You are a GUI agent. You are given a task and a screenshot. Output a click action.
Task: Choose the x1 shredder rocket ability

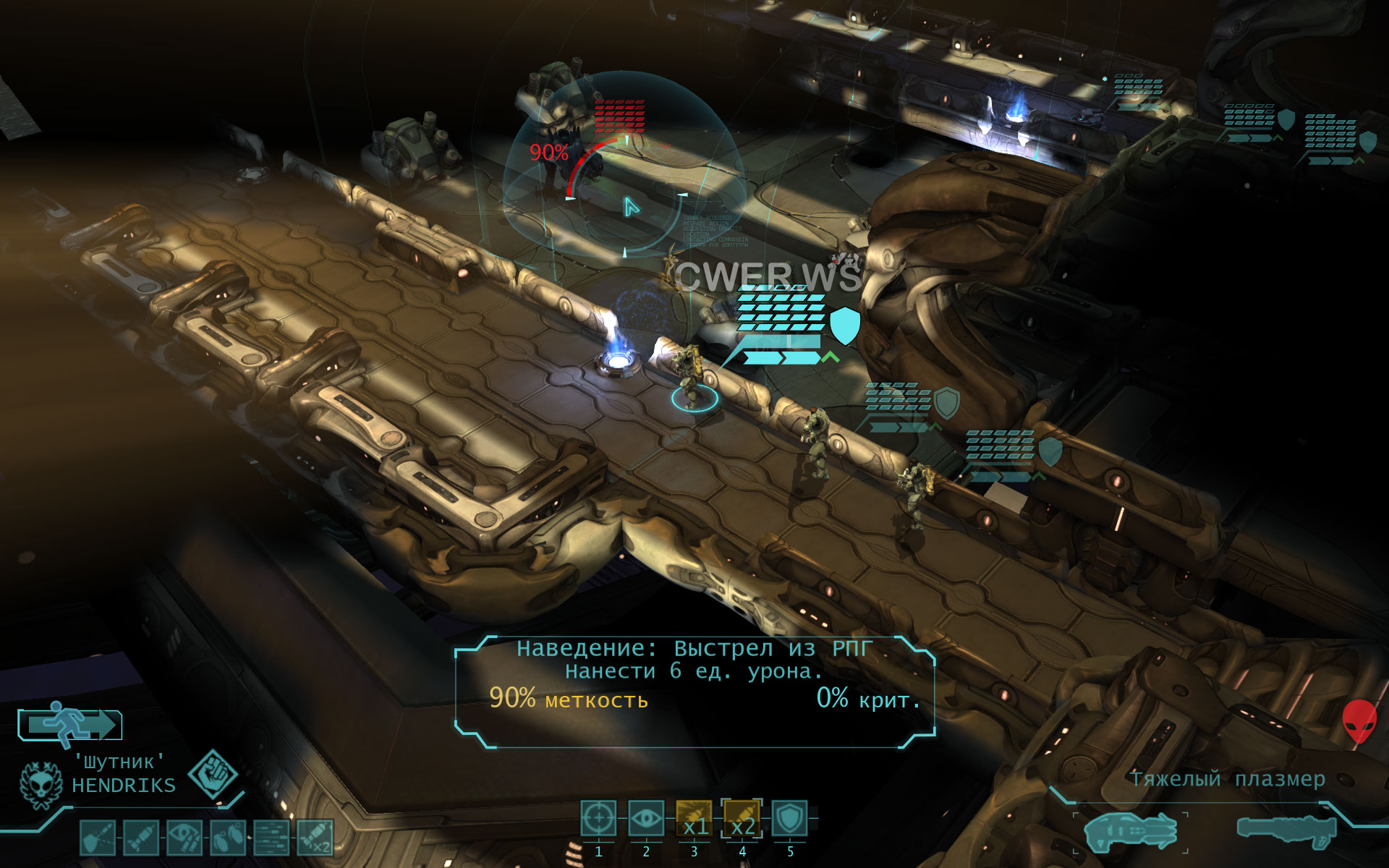click(694, 820)
